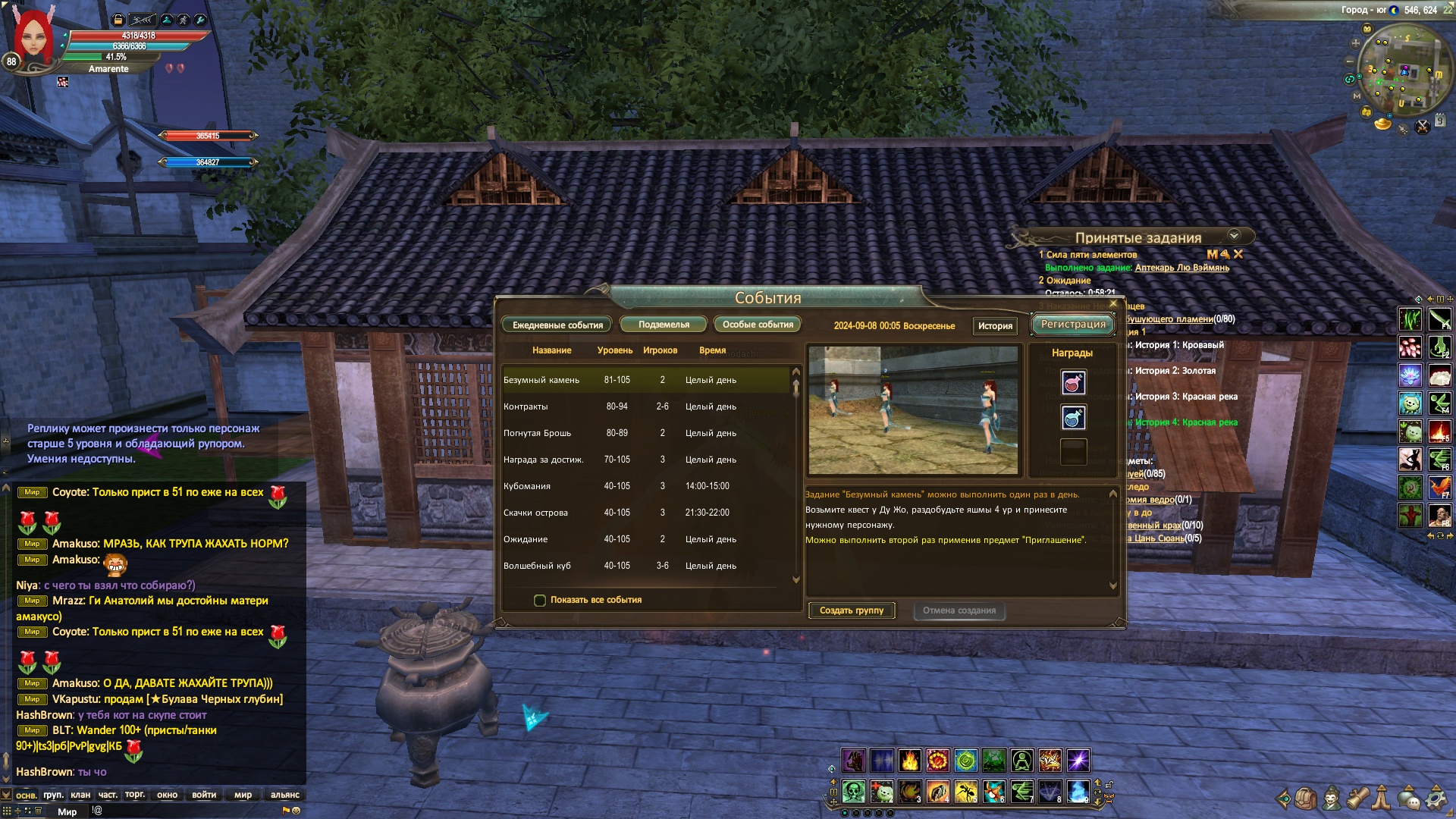
Task: Choose the Контракты event row
Action: coord(645,406)
